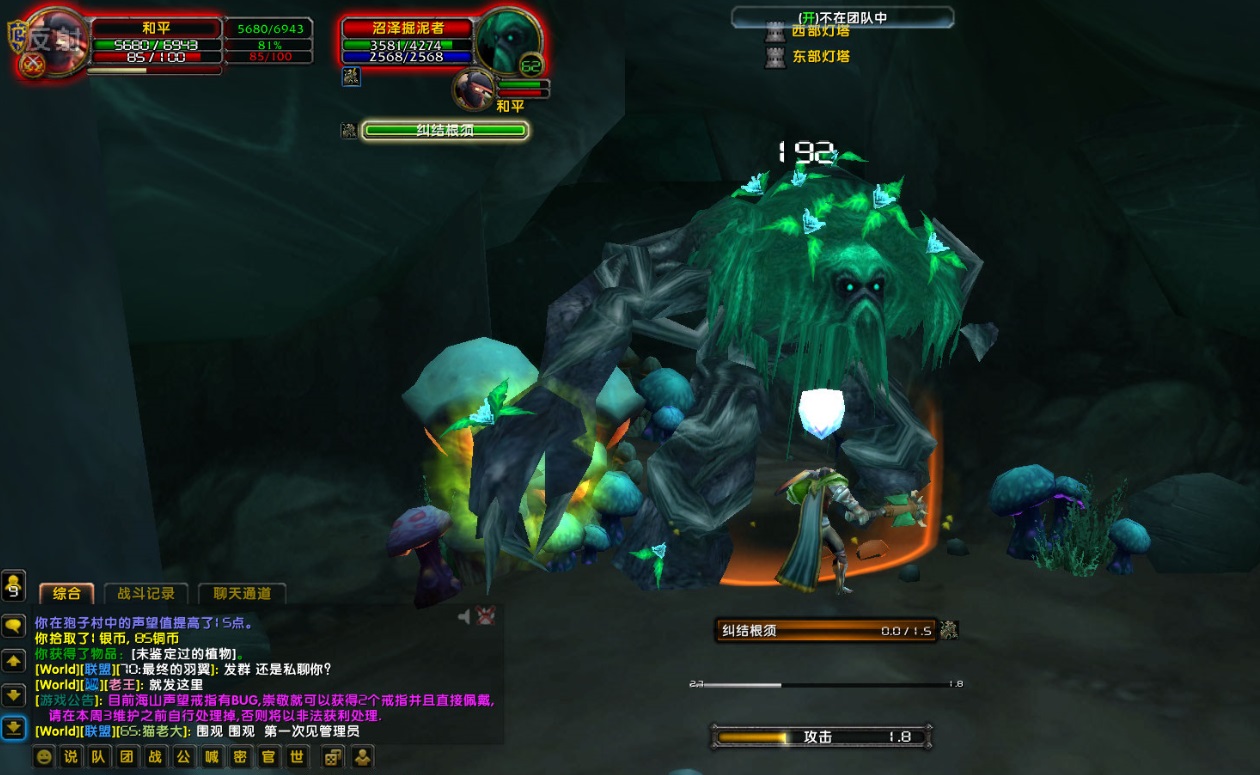
Task: Switch to the 团 raid chat button
Action: (127, 757)
